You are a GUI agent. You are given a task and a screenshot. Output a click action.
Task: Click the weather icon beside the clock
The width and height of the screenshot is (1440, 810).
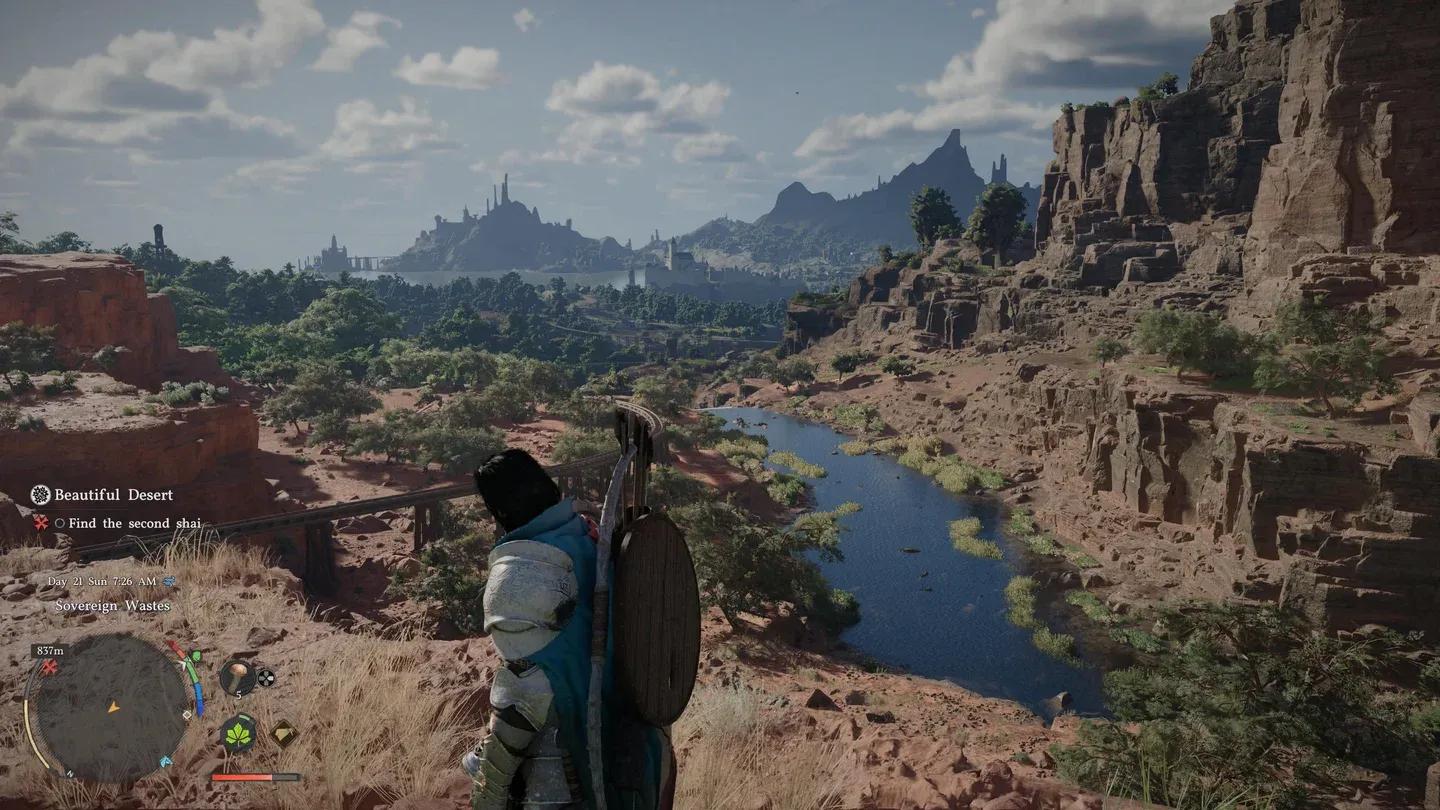point(169,581)
